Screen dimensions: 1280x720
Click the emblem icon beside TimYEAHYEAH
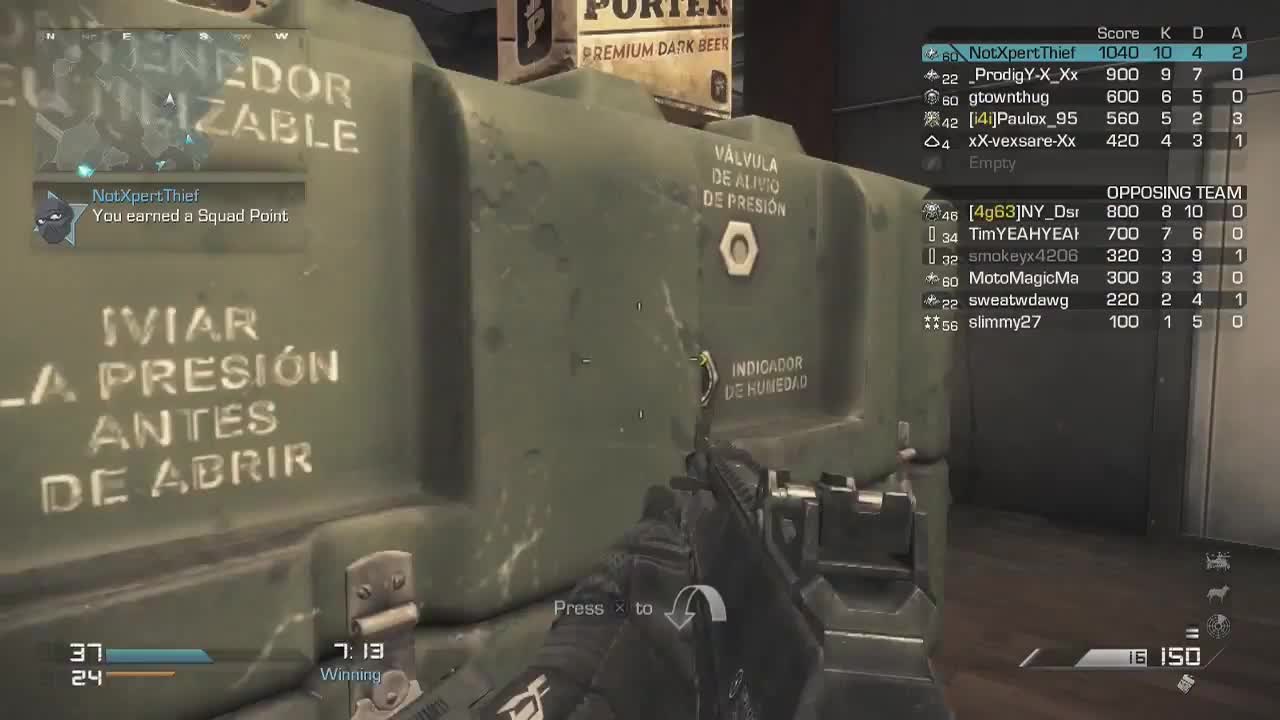[933, 233]
